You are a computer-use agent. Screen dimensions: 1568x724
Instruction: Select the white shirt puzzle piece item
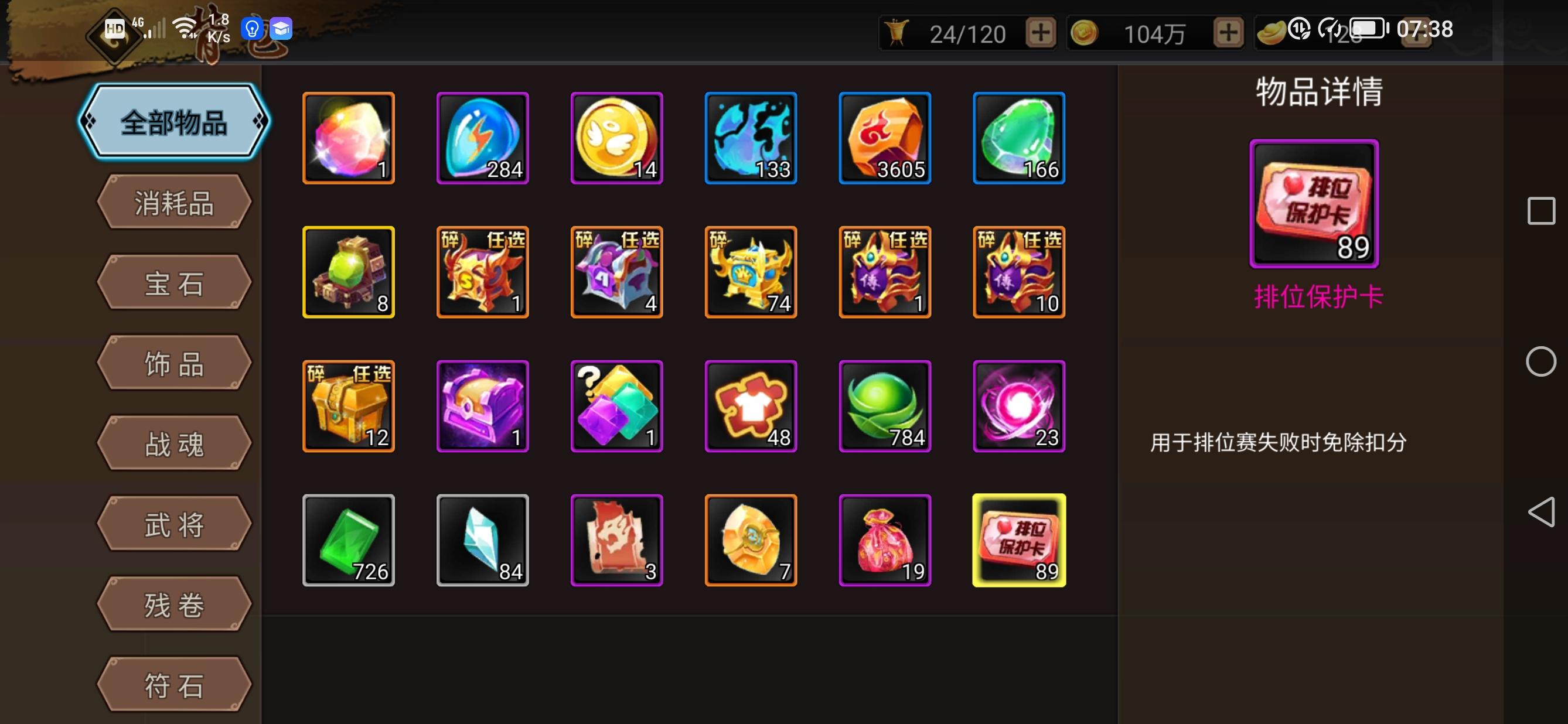752,406
